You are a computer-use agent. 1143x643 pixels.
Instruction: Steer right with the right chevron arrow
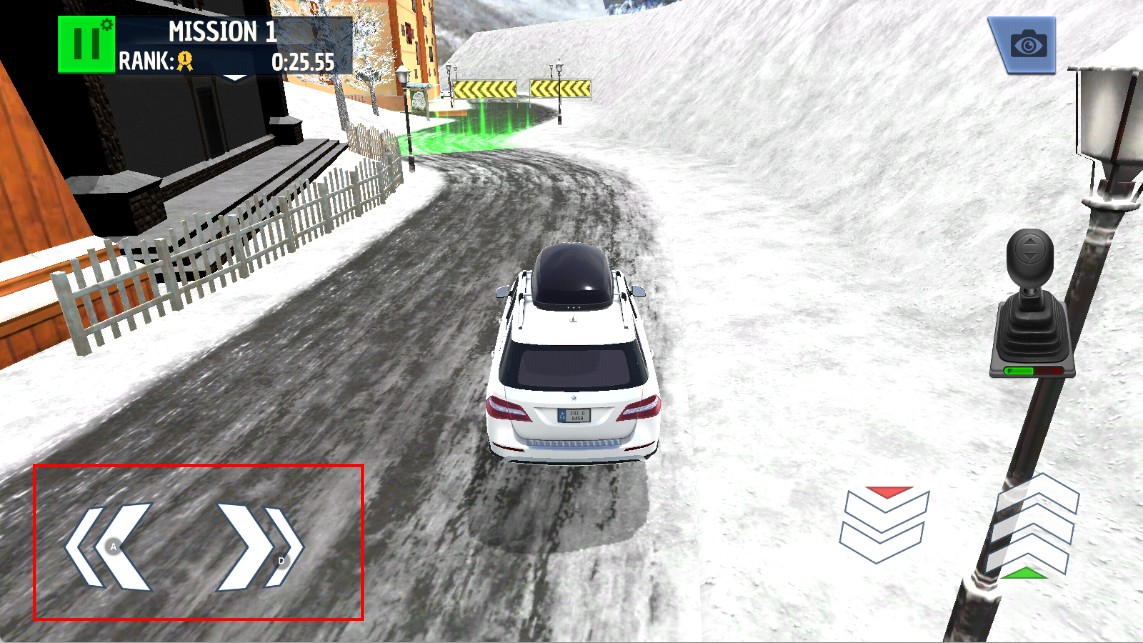[x=259, y=546]
